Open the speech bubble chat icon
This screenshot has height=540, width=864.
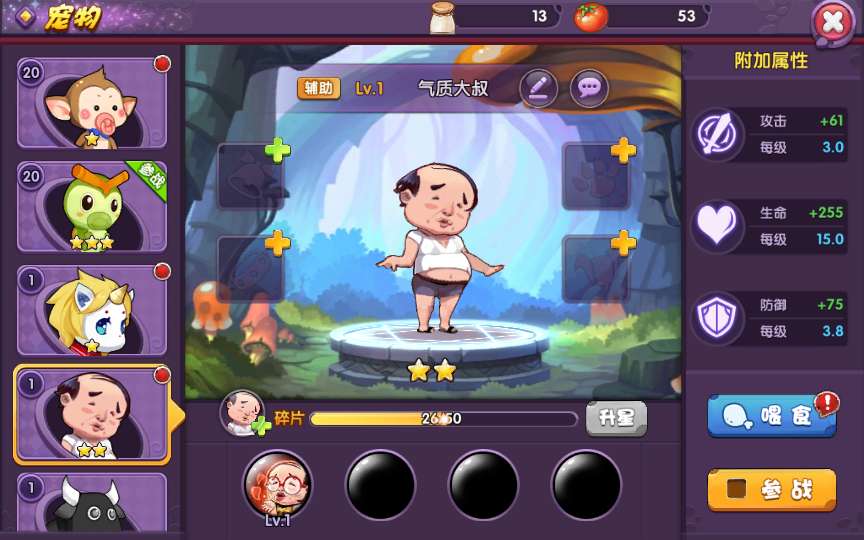pyautogui.click(x=589, y=89)
